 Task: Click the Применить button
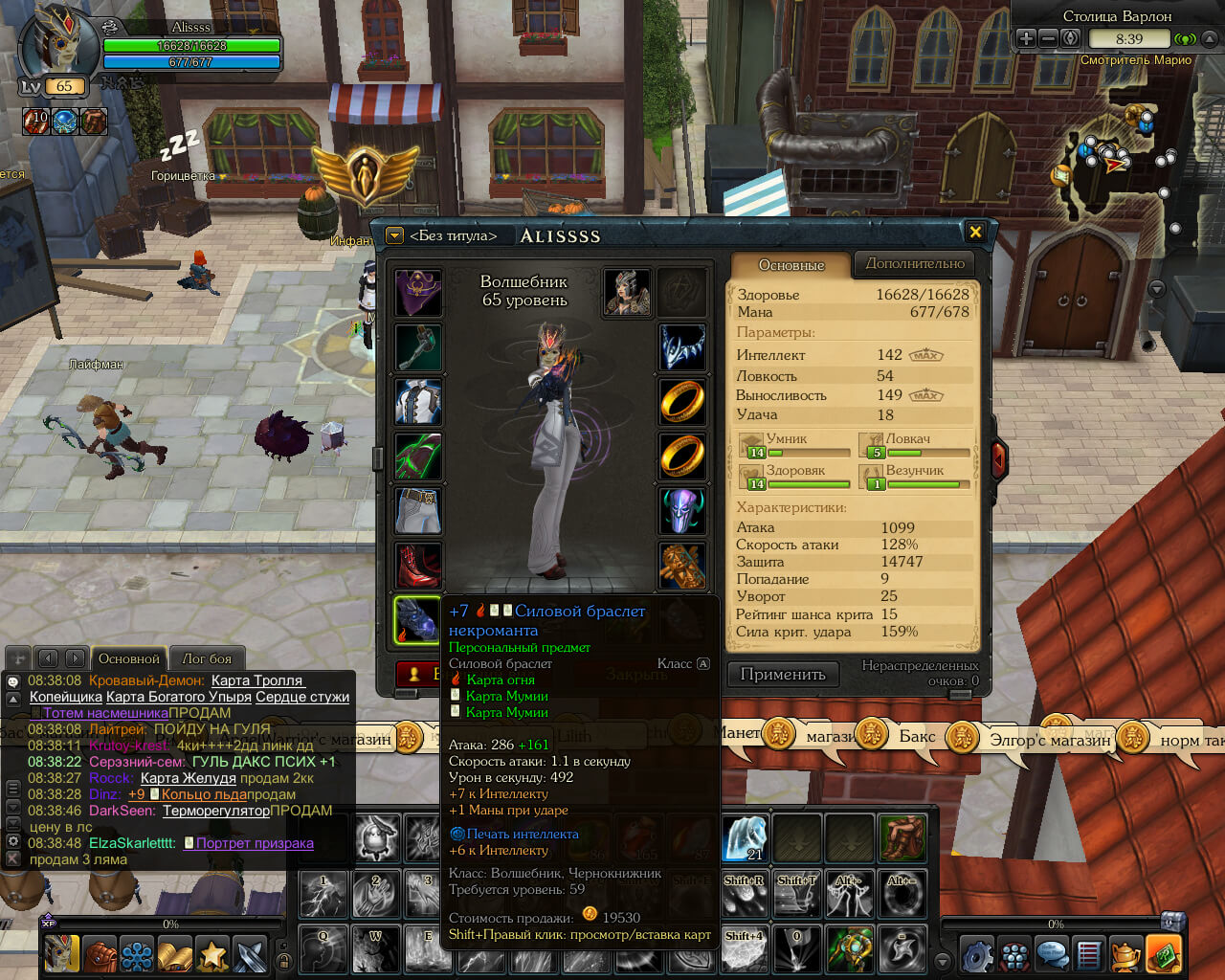(x=782, y=674)
